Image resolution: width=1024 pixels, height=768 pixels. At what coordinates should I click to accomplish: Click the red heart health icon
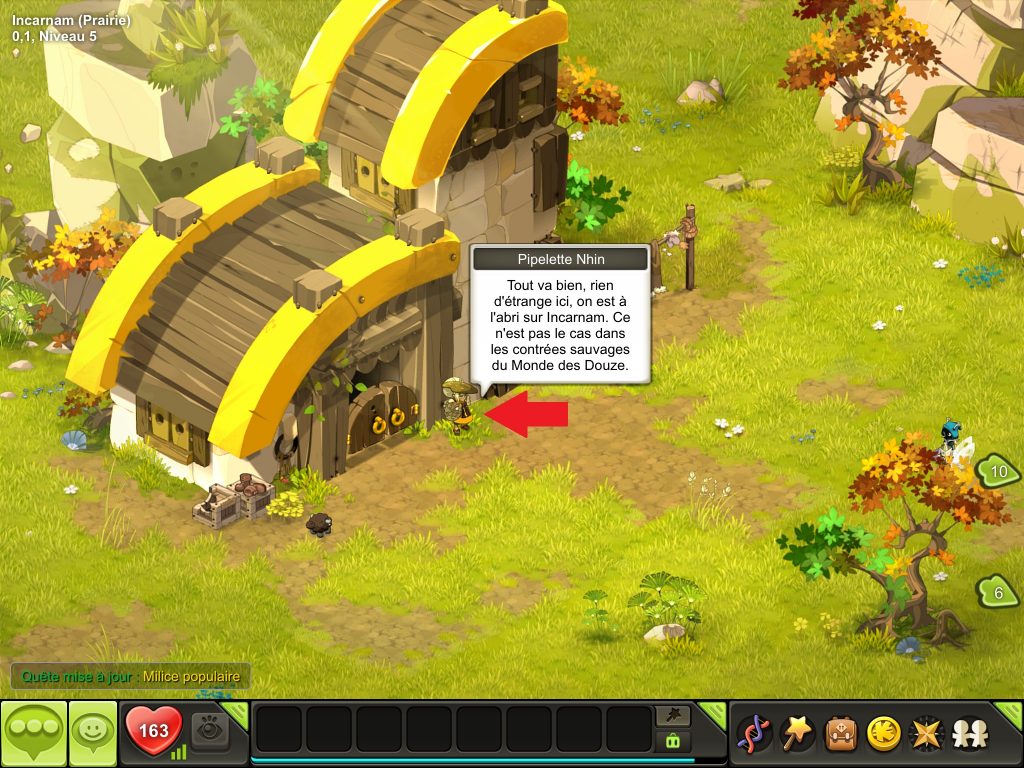(x=153, y=730)
